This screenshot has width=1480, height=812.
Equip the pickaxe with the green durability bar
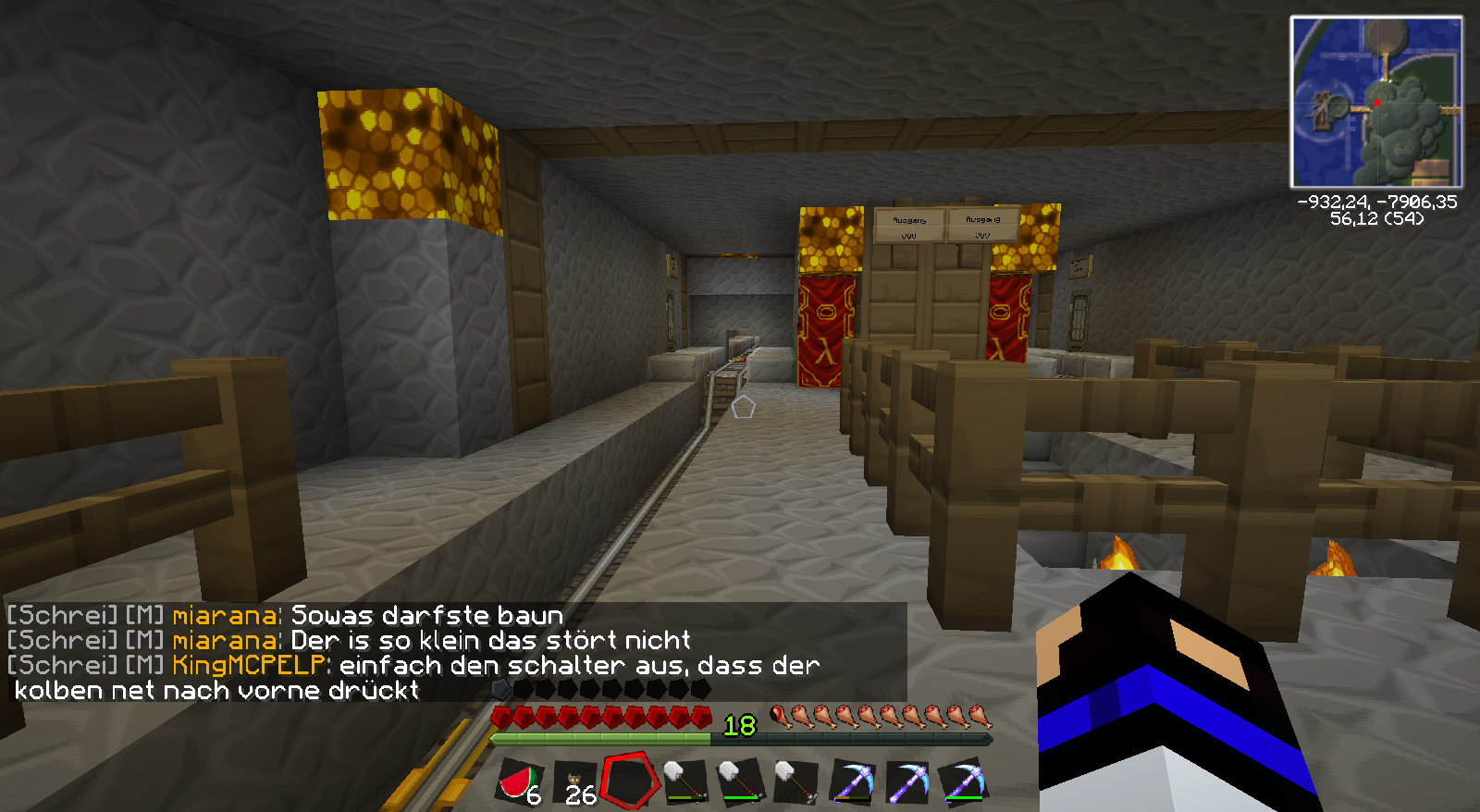click(x=963, y=781)
